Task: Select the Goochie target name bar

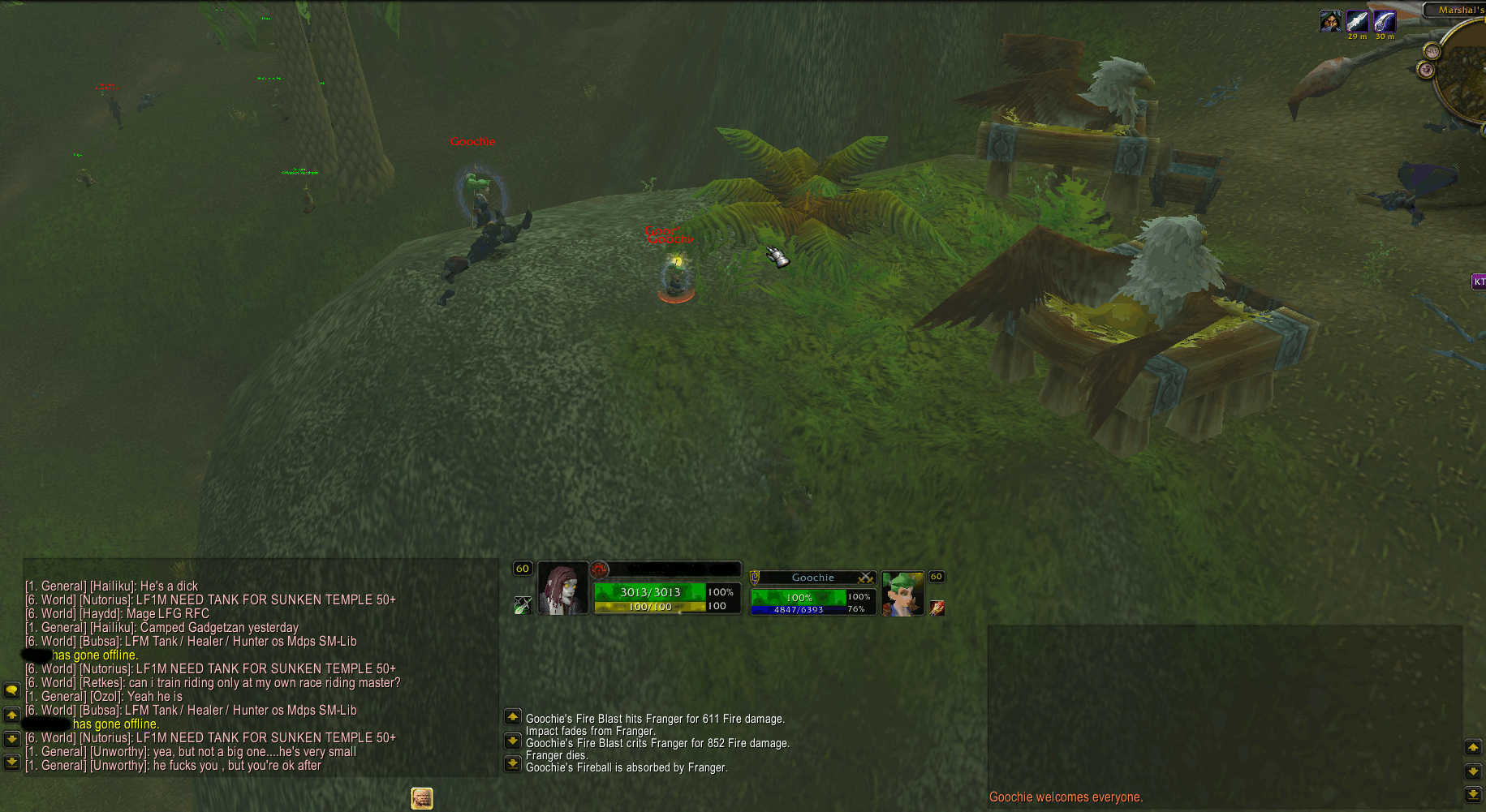Action: pos(812,578)
